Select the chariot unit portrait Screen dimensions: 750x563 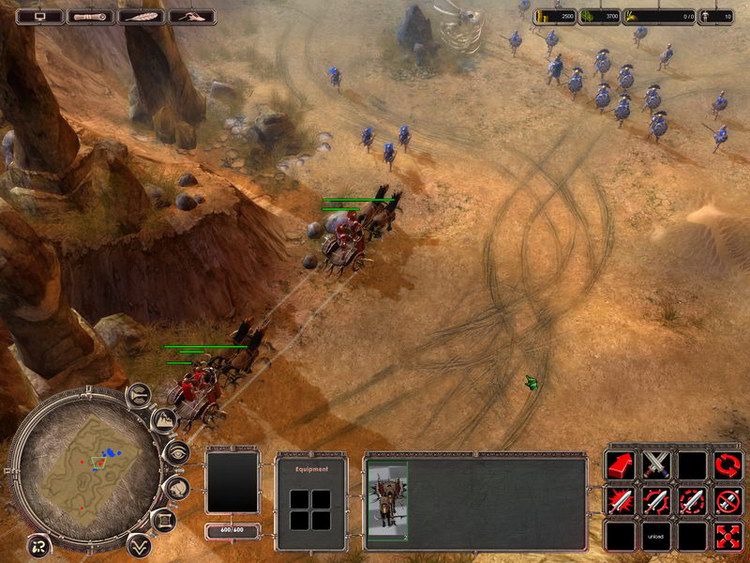coord(387,499)
